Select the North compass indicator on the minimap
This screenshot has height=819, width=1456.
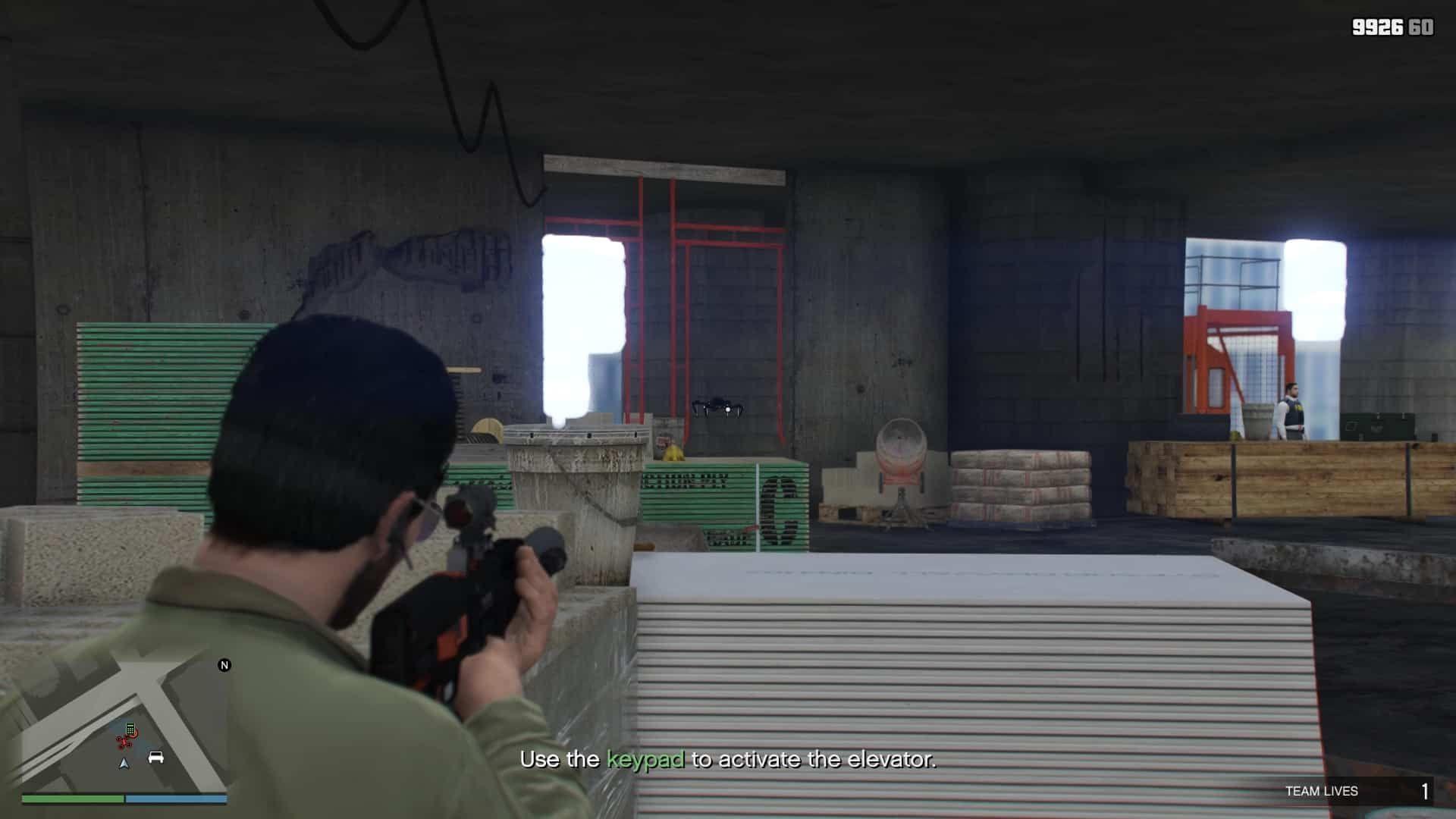(224, 665)
